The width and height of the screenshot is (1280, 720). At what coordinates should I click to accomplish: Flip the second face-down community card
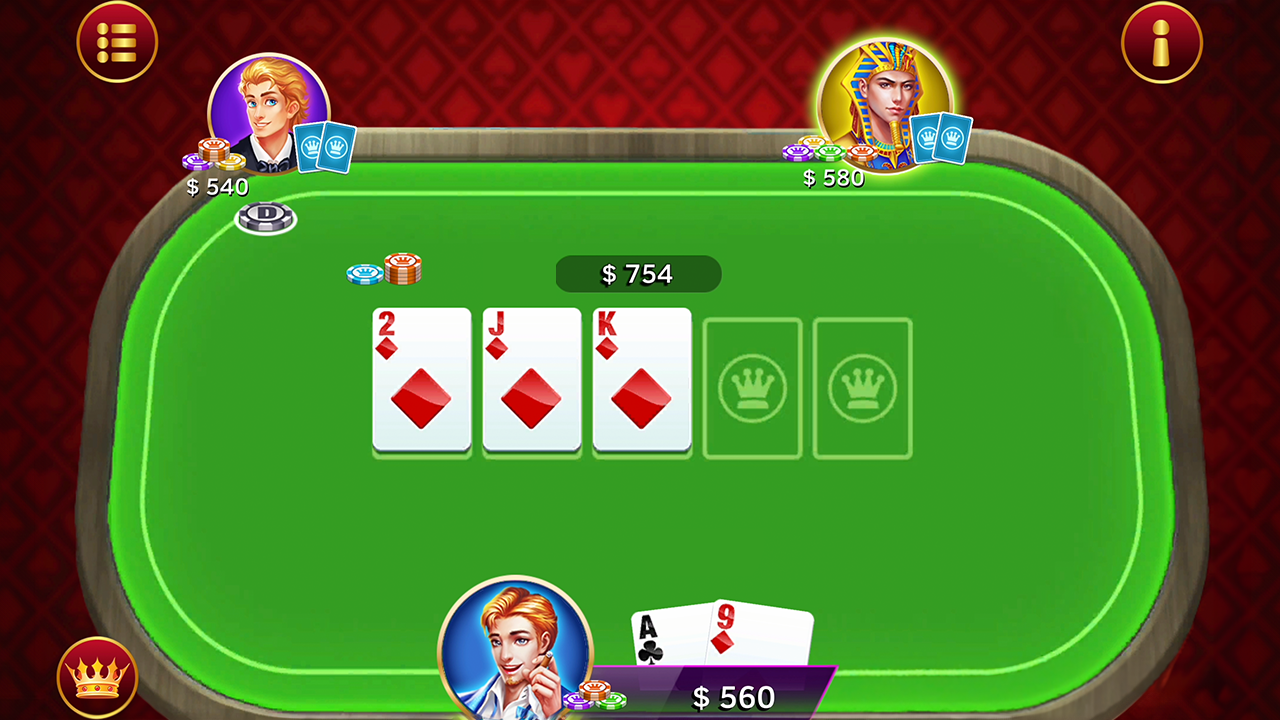point(861,386)
